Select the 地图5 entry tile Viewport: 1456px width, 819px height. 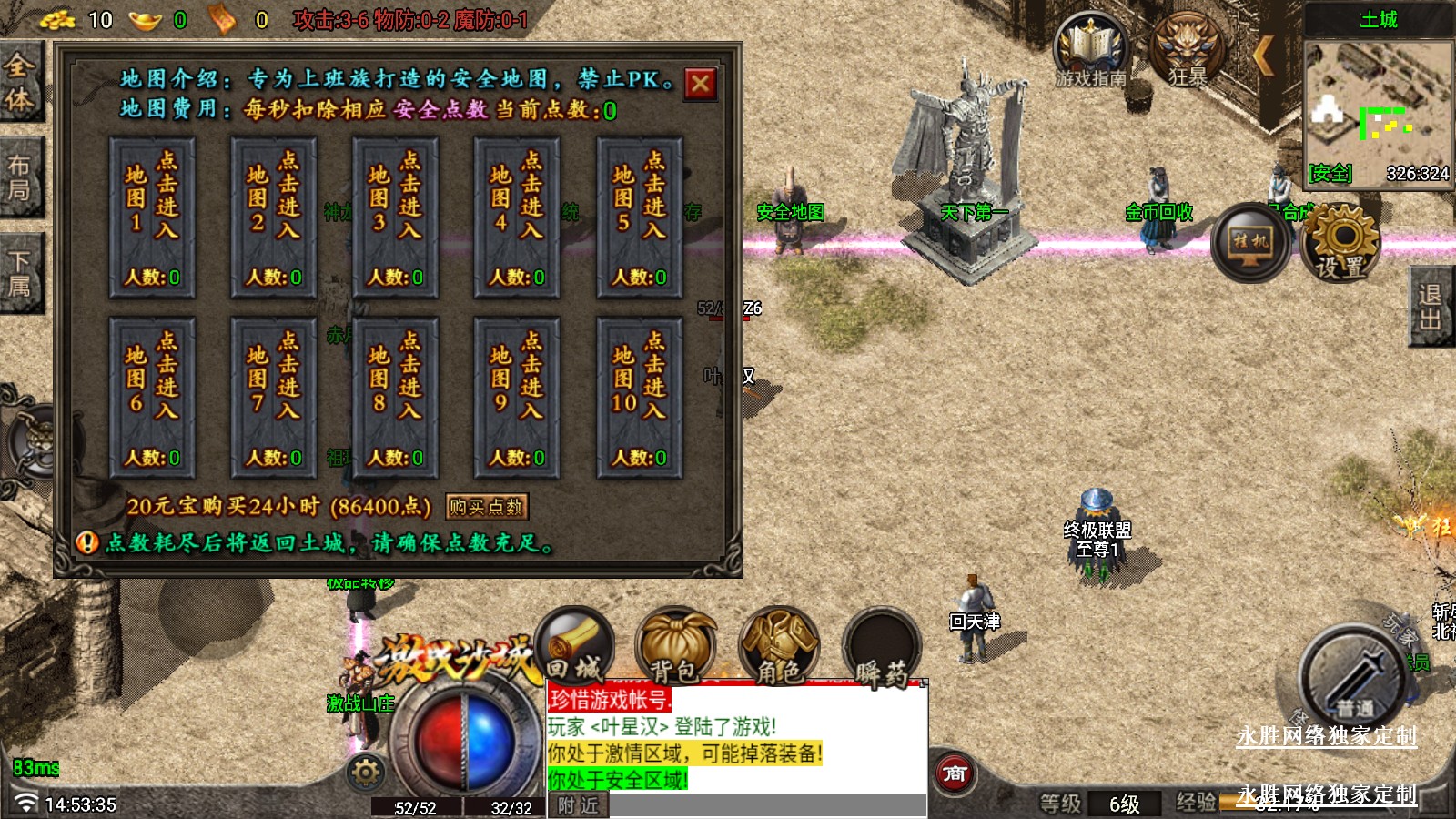[x=639, y=218]
